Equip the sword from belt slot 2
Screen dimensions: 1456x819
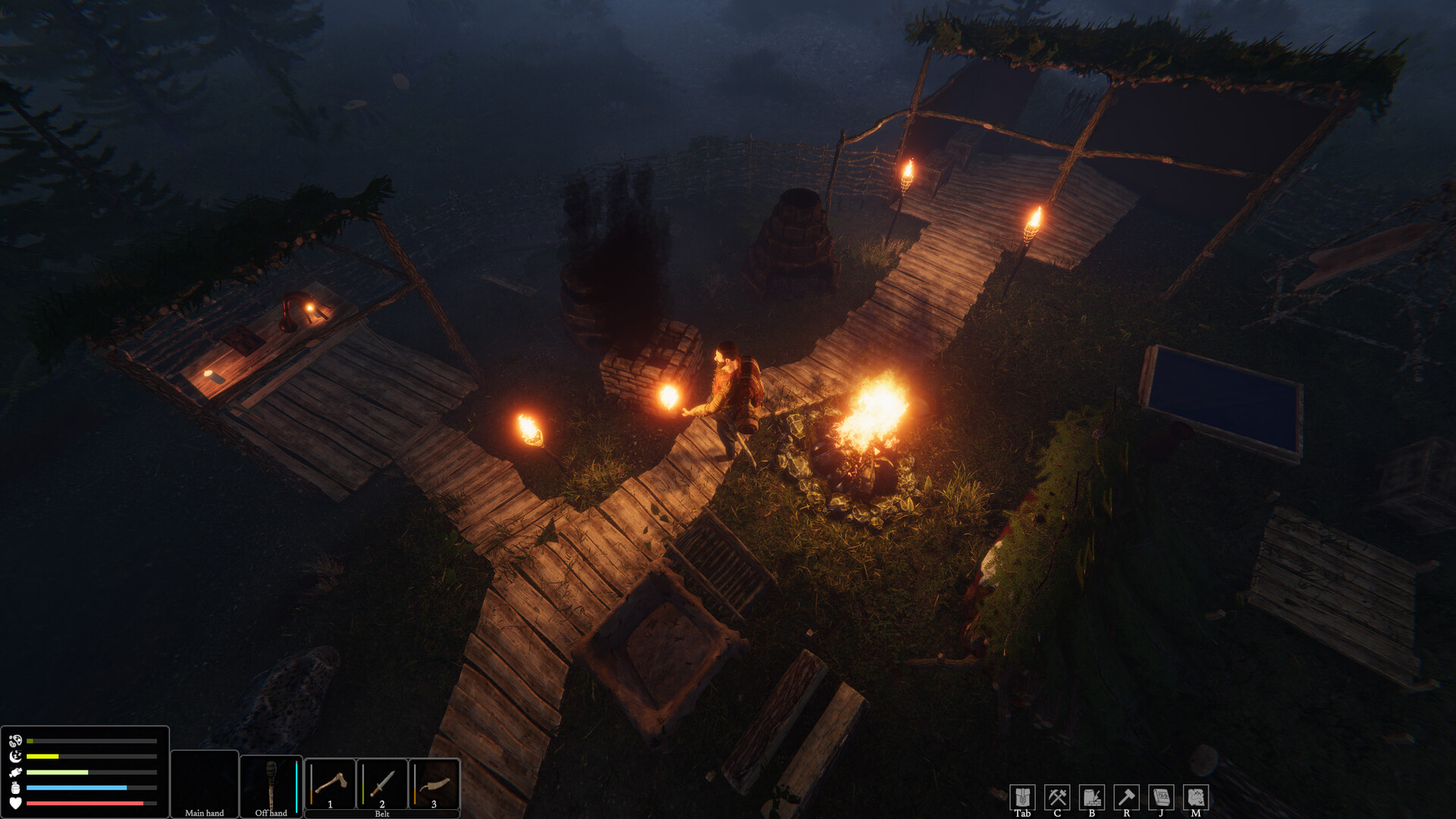[x=382, y=783]
